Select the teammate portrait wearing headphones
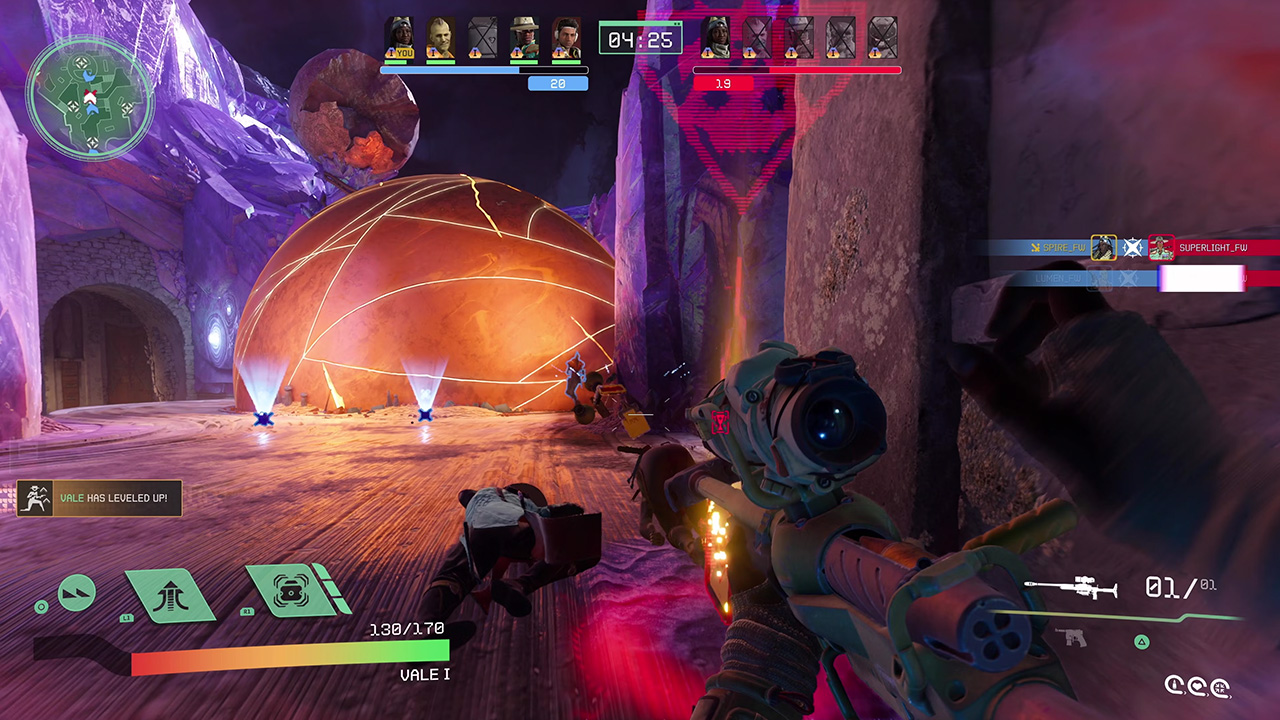Screen dimensions: 1280x720 coord(566,37)
